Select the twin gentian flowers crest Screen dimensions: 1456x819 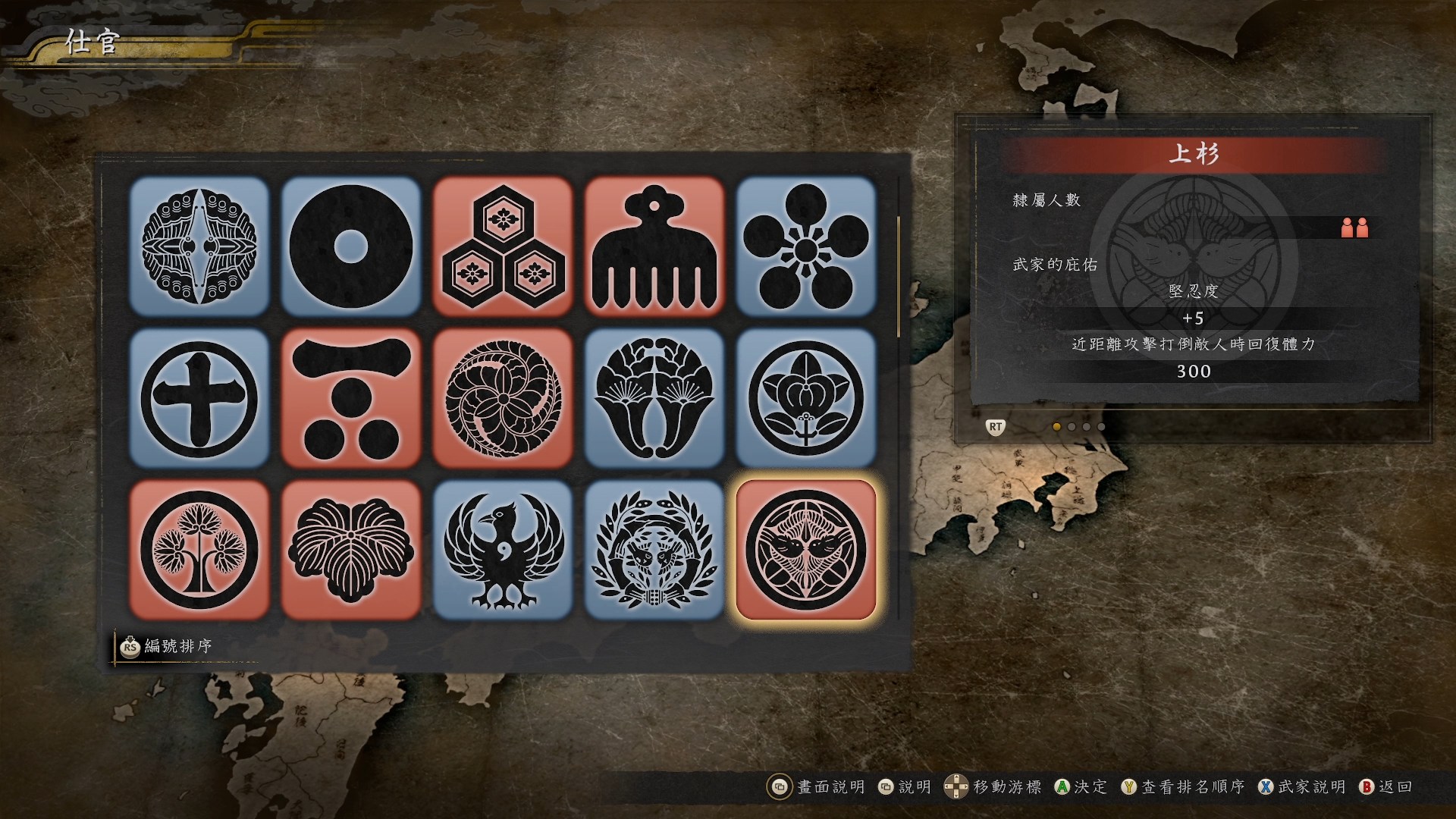click(654, 398)
